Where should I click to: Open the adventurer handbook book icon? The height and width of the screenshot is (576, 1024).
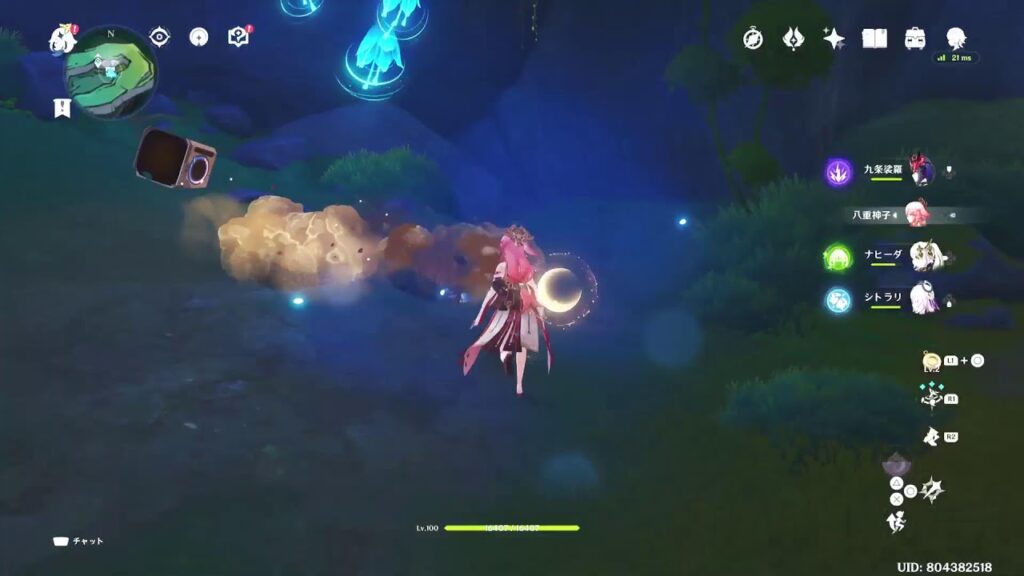[875, 39]
